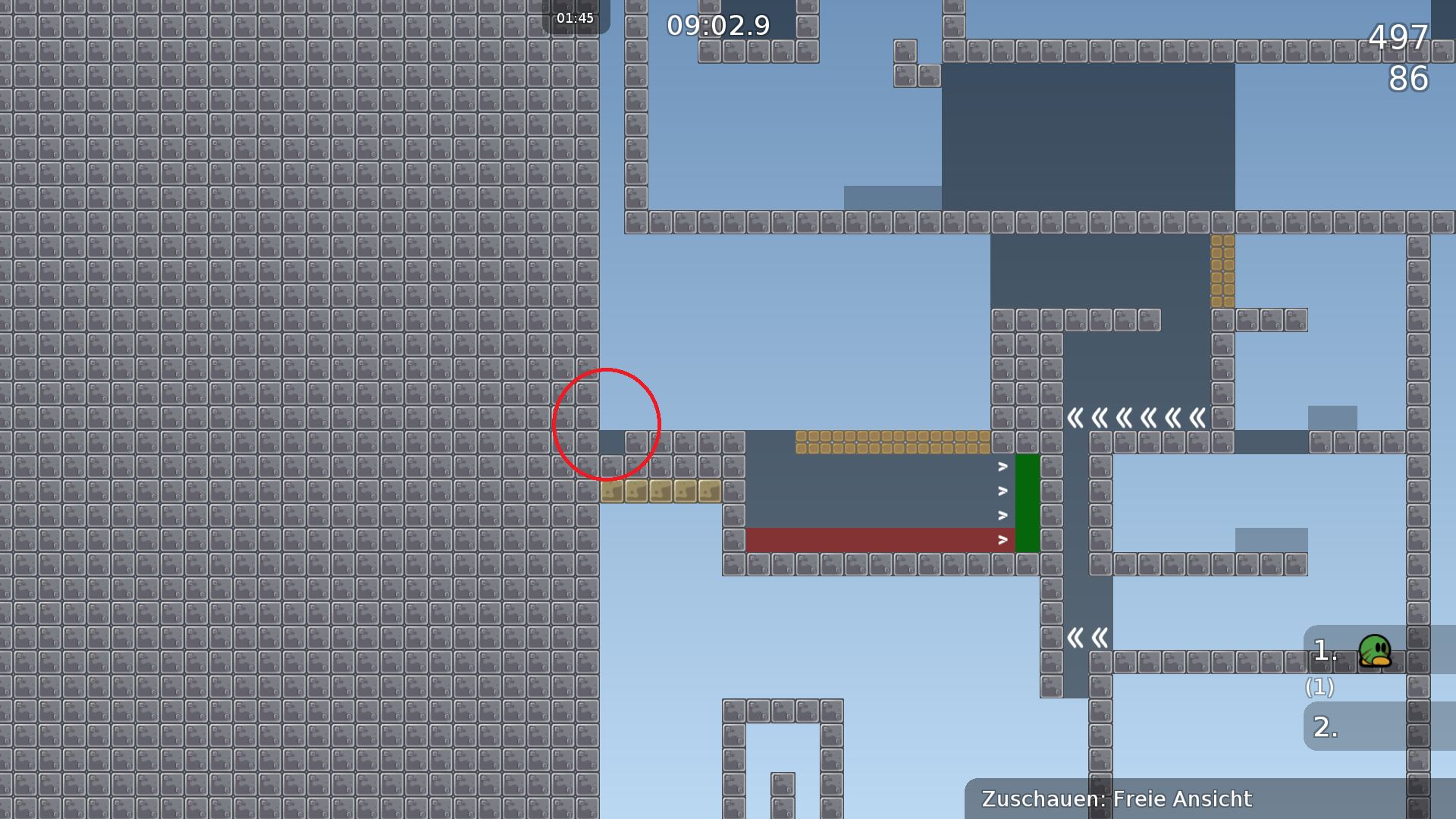Toggle the green laser door block
Viewport: 1456px width, 819px height.
1028,500
